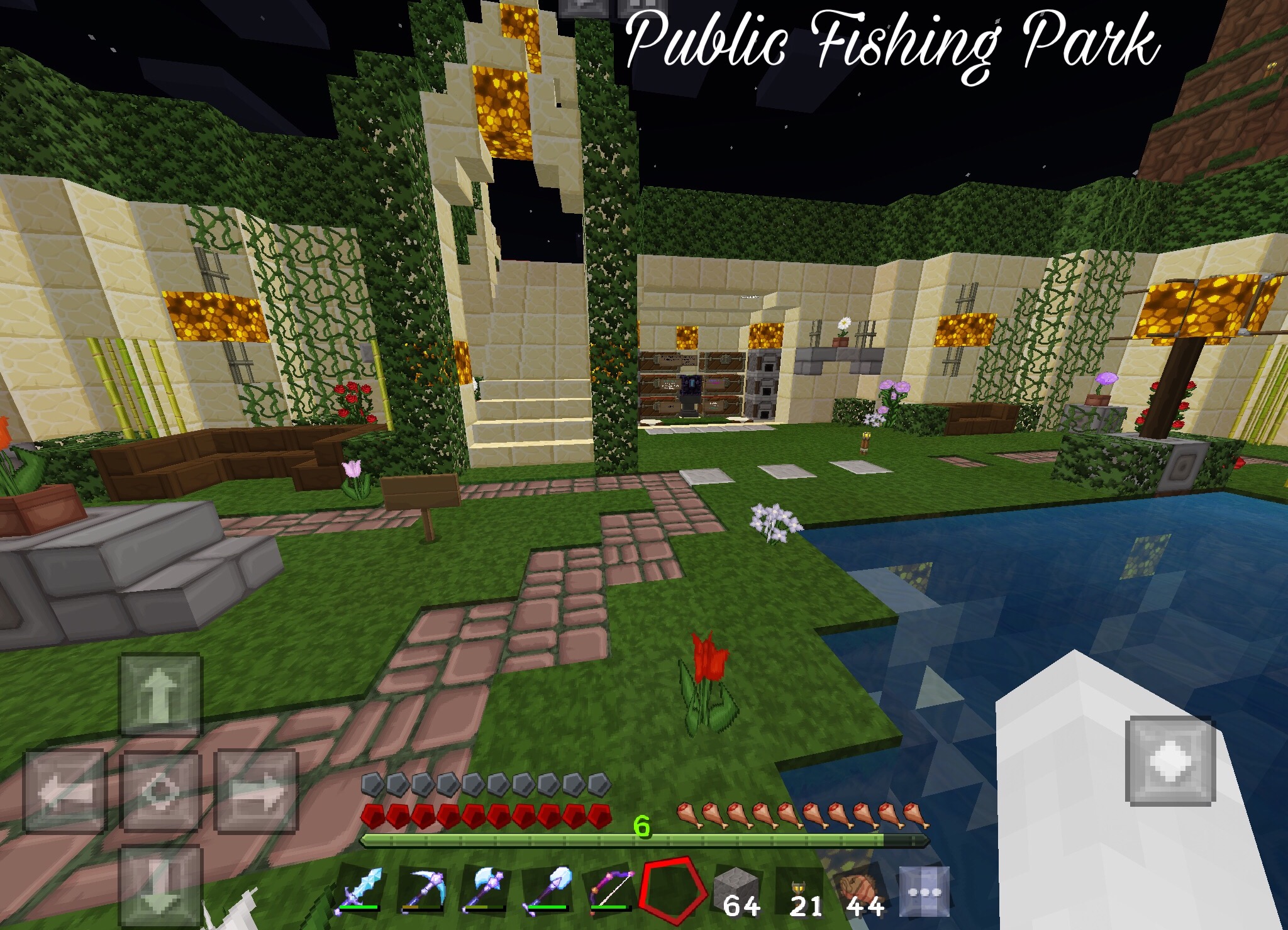The image size is (1288, 930).
Task: Toggle sneak with the center diamond button
Action: point(160,791)
